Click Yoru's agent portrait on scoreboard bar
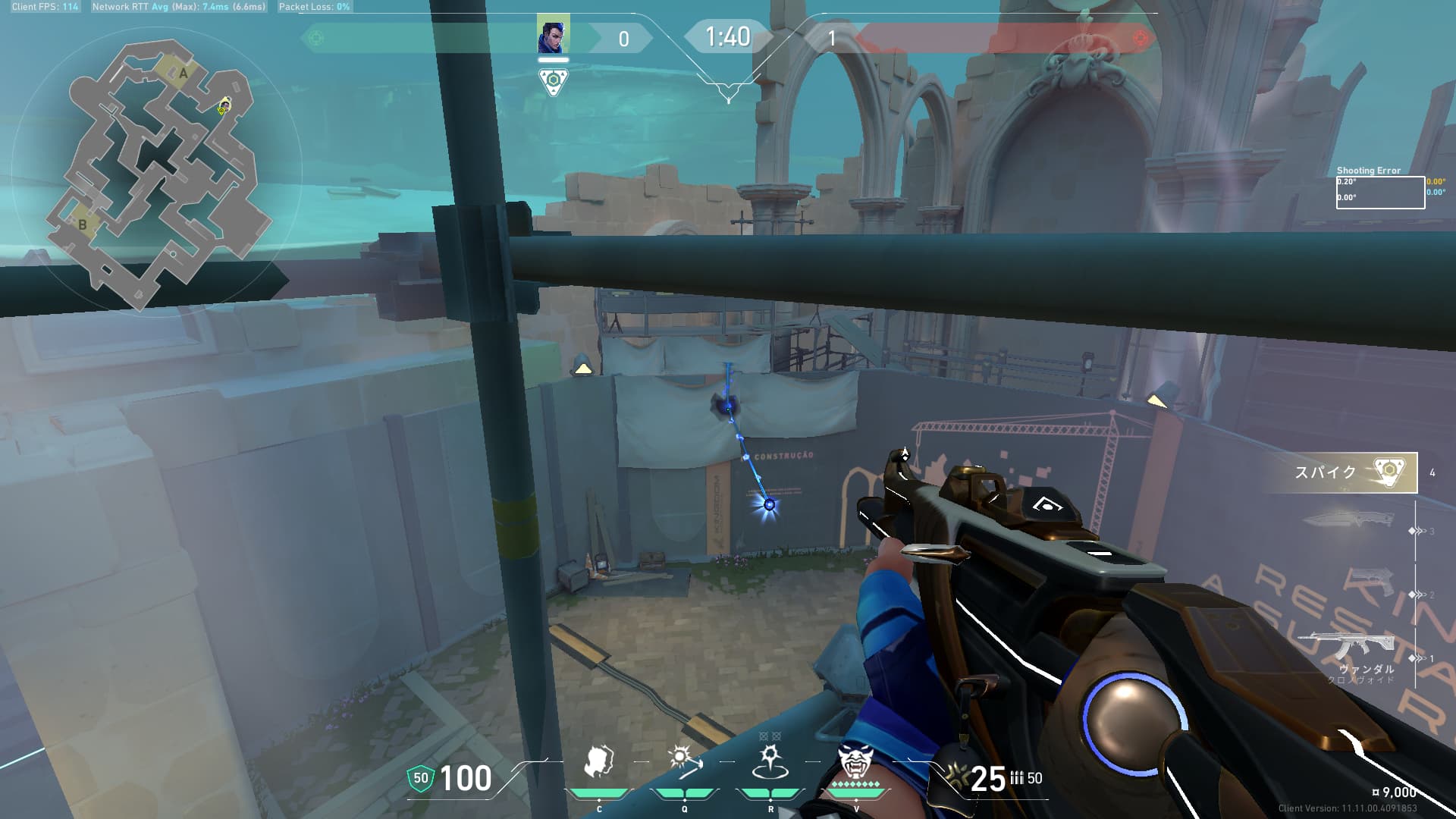Screen dimensions: 1456x819 [x=553, y=36]
